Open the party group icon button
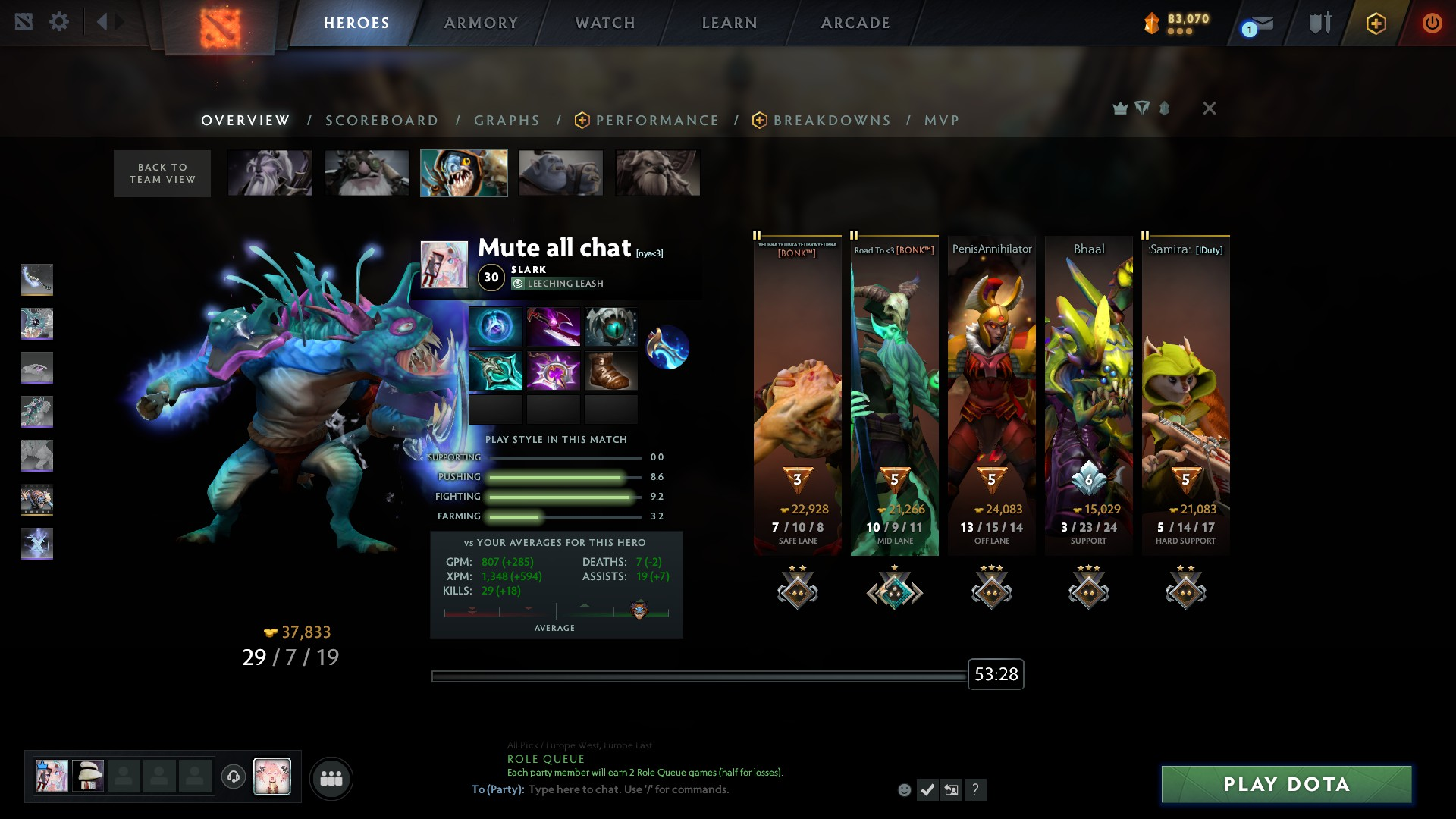 pos(331,778)
